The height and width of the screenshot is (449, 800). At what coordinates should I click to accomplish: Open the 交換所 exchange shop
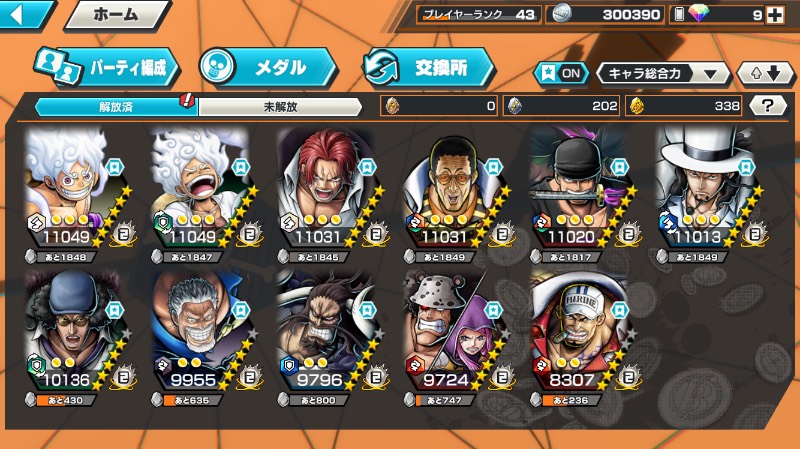428,67
